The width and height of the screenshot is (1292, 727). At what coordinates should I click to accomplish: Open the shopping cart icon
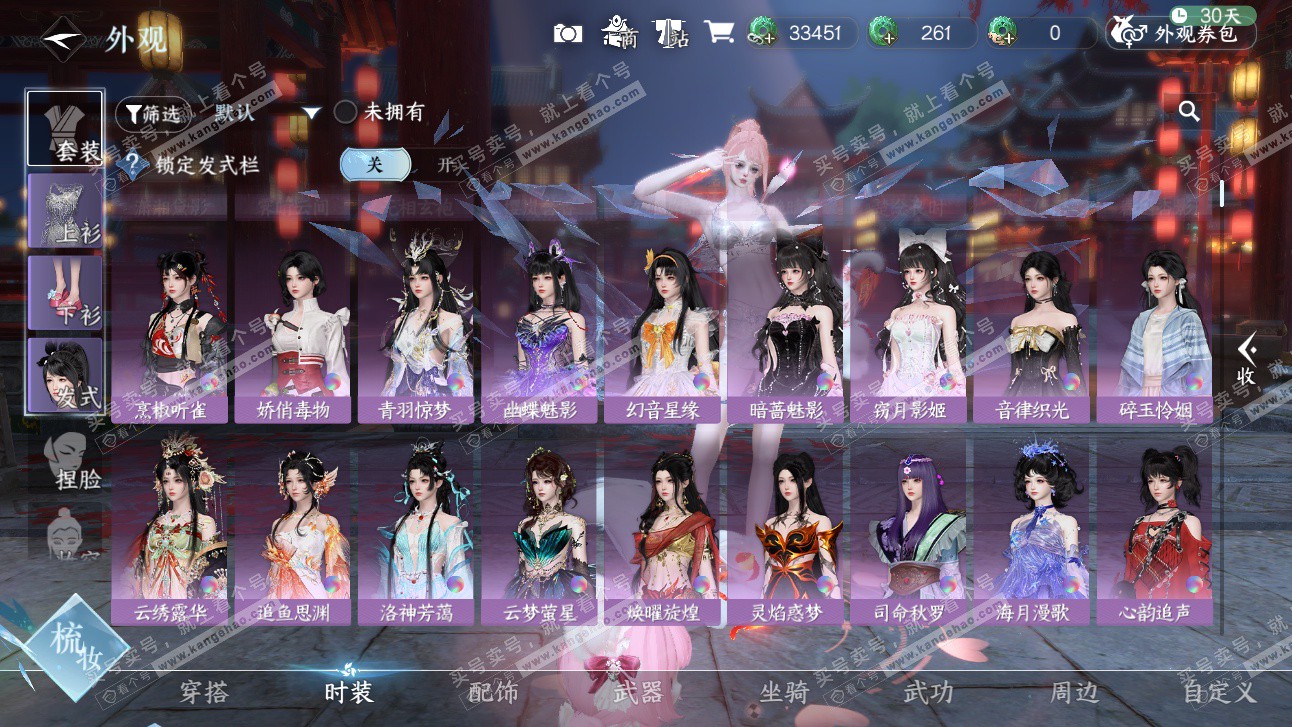[x=718, y=33]
